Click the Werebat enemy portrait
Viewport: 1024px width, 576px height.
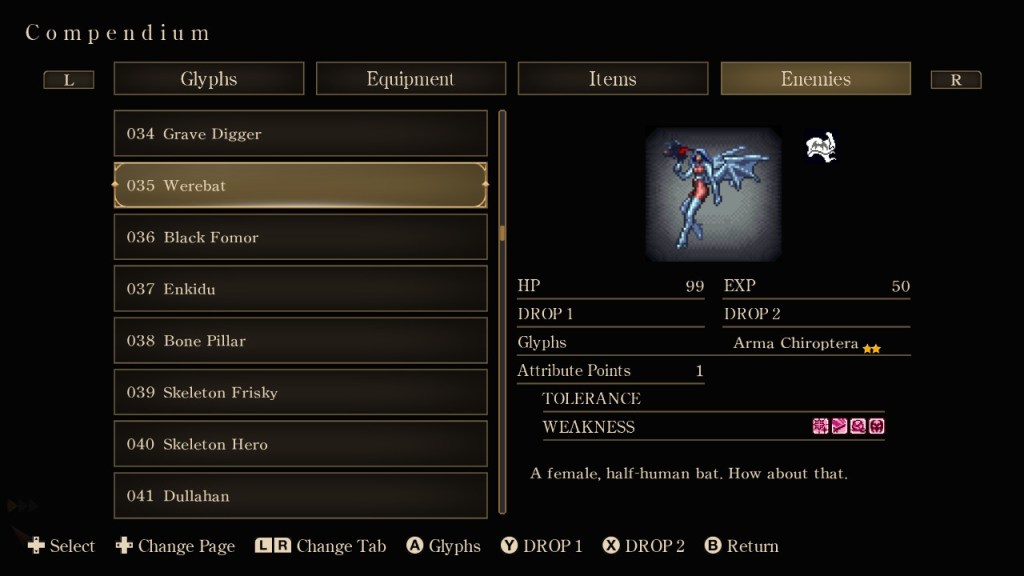coord(713,194)
